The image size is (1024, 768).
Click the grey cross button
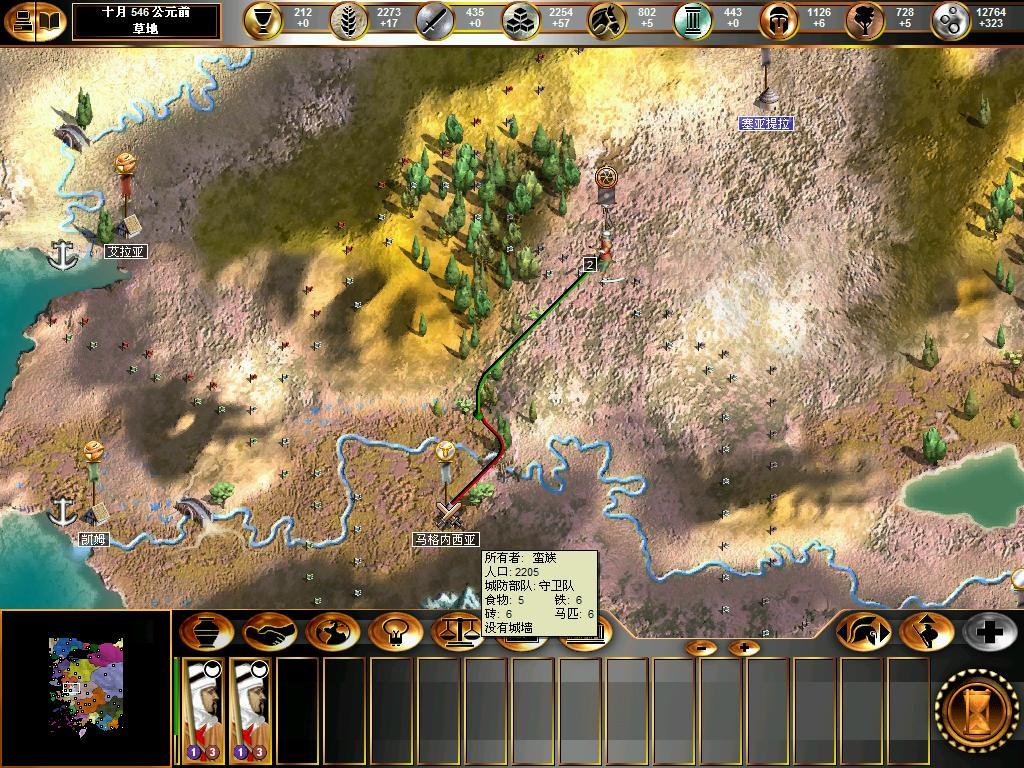(x=988, y=632)
